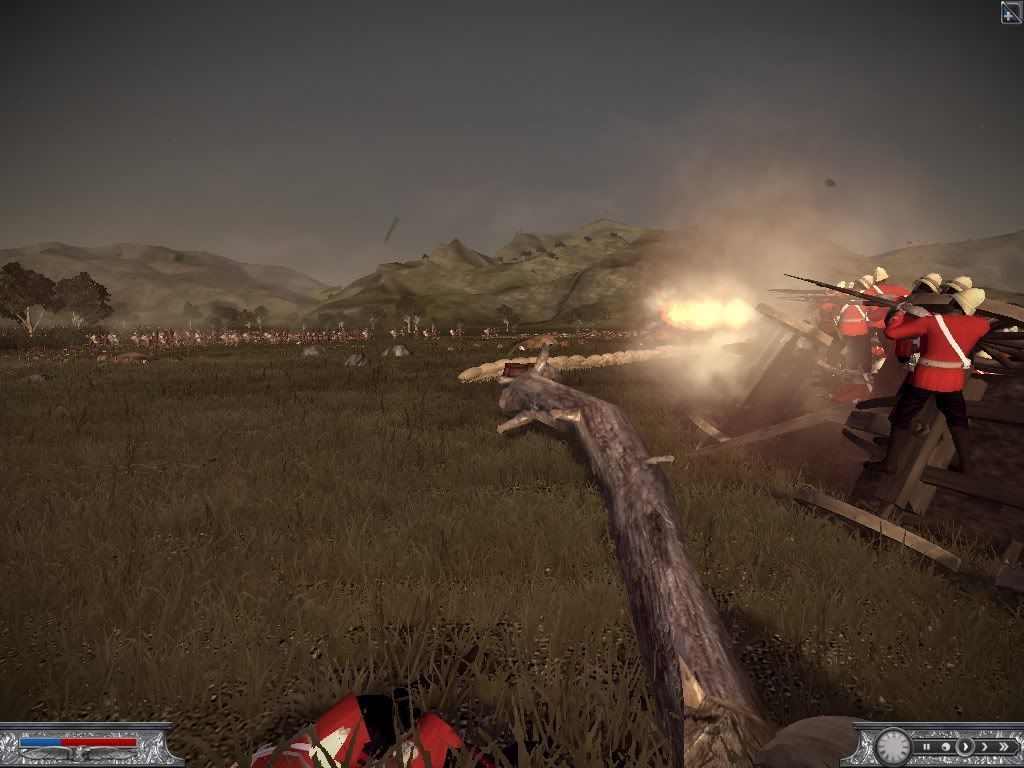This screenshot has width=1024, height=768.
Task: Click the battle timer clock
Action: [893, 746]
